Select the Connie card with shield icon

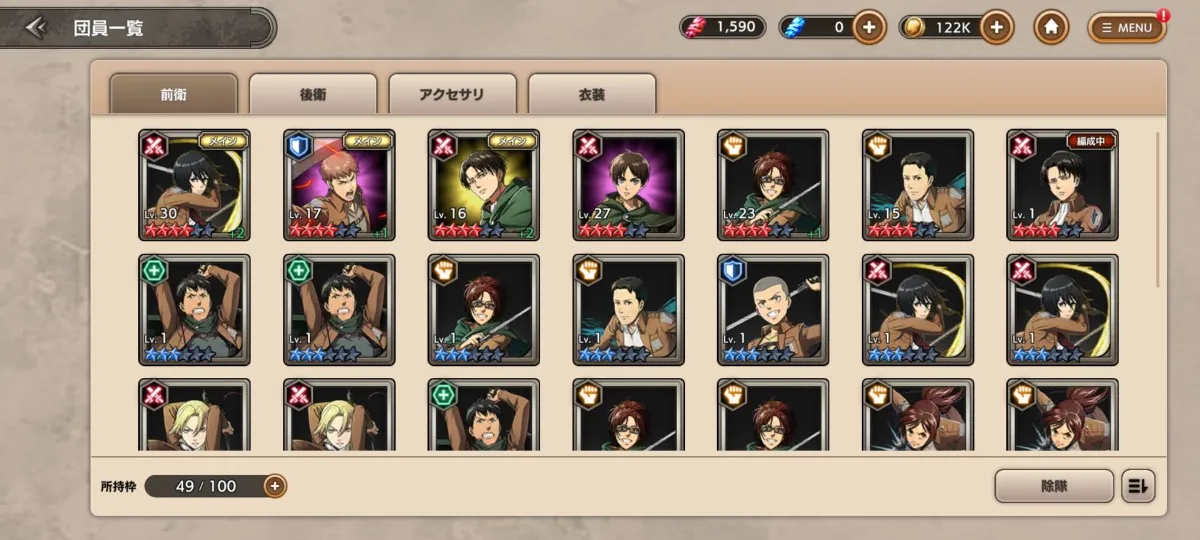point(773,310)
